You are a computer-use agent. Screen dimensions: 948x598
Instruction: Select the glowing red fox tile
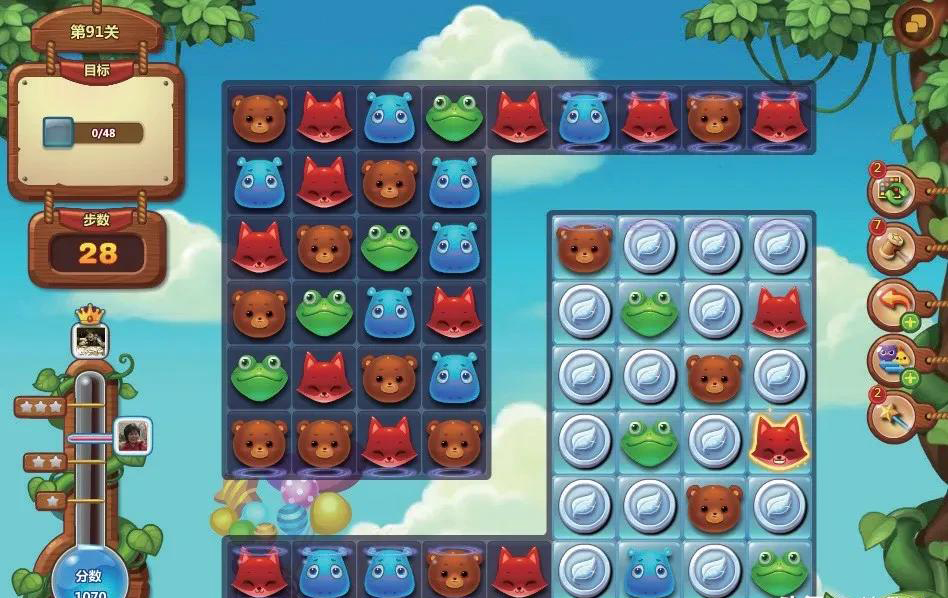(x=779, y=440)
